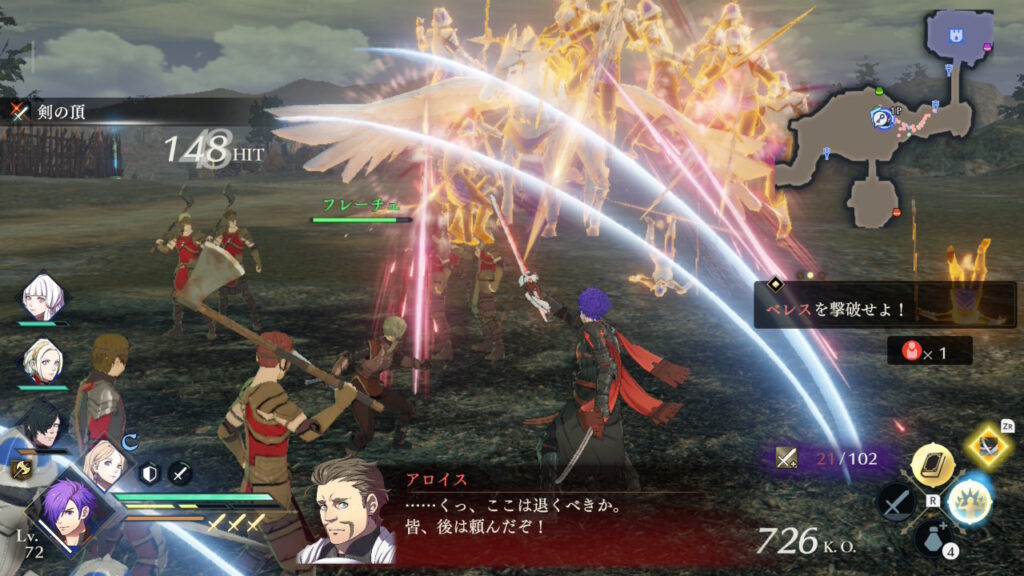
Task: Select the white-haired ally portrait
Action: [43, 296]
